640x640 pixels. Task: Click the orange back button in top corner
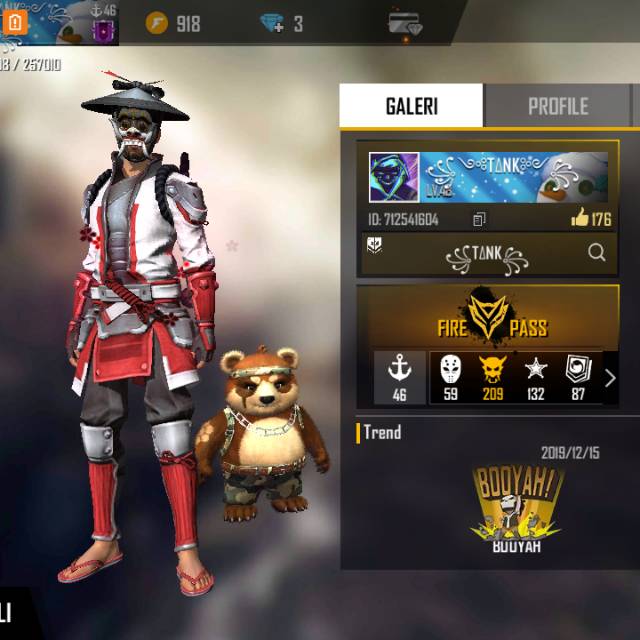click(15, 22)
